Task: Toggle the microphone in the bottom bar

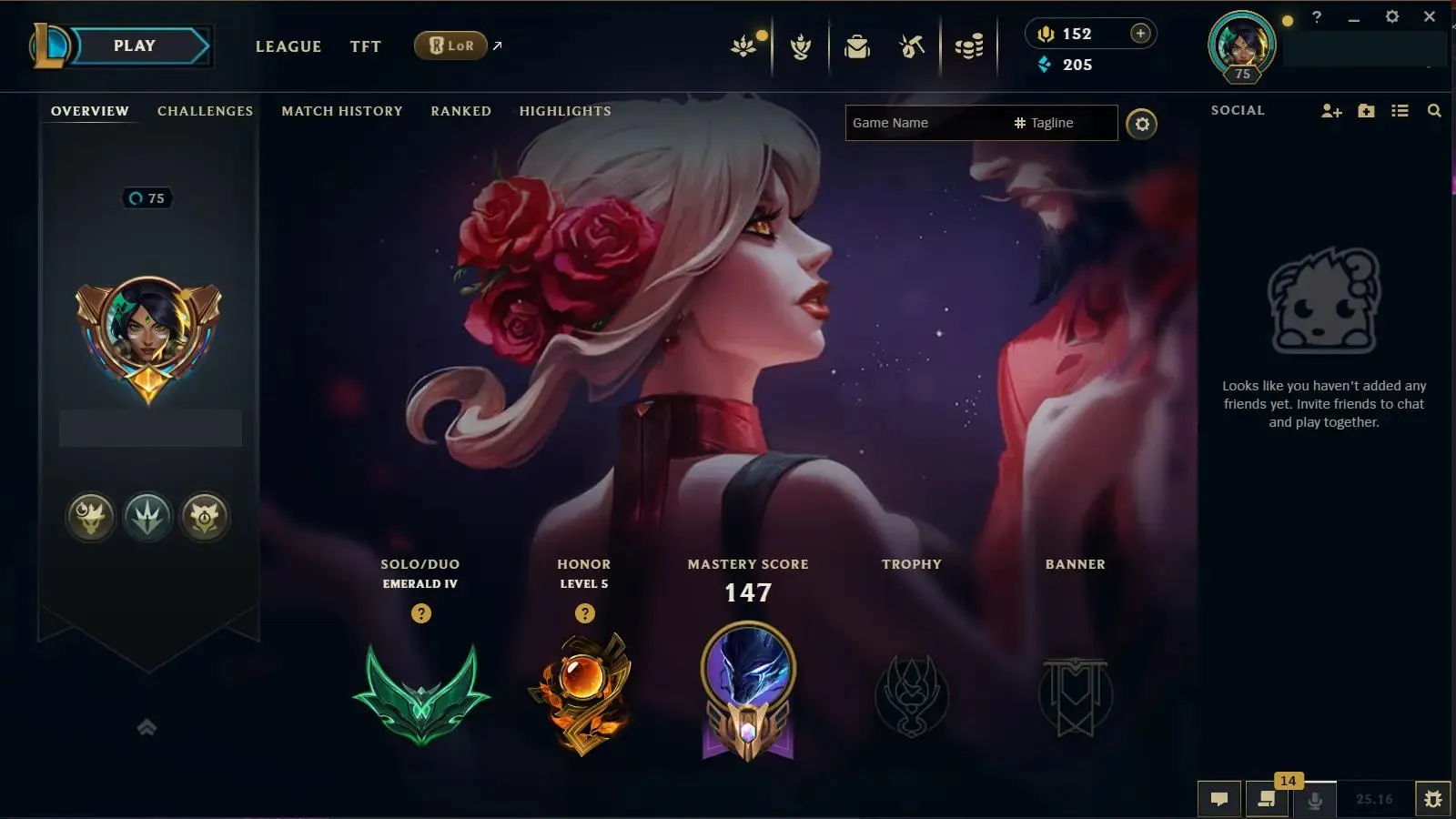Action: [x=1313, y=800]
